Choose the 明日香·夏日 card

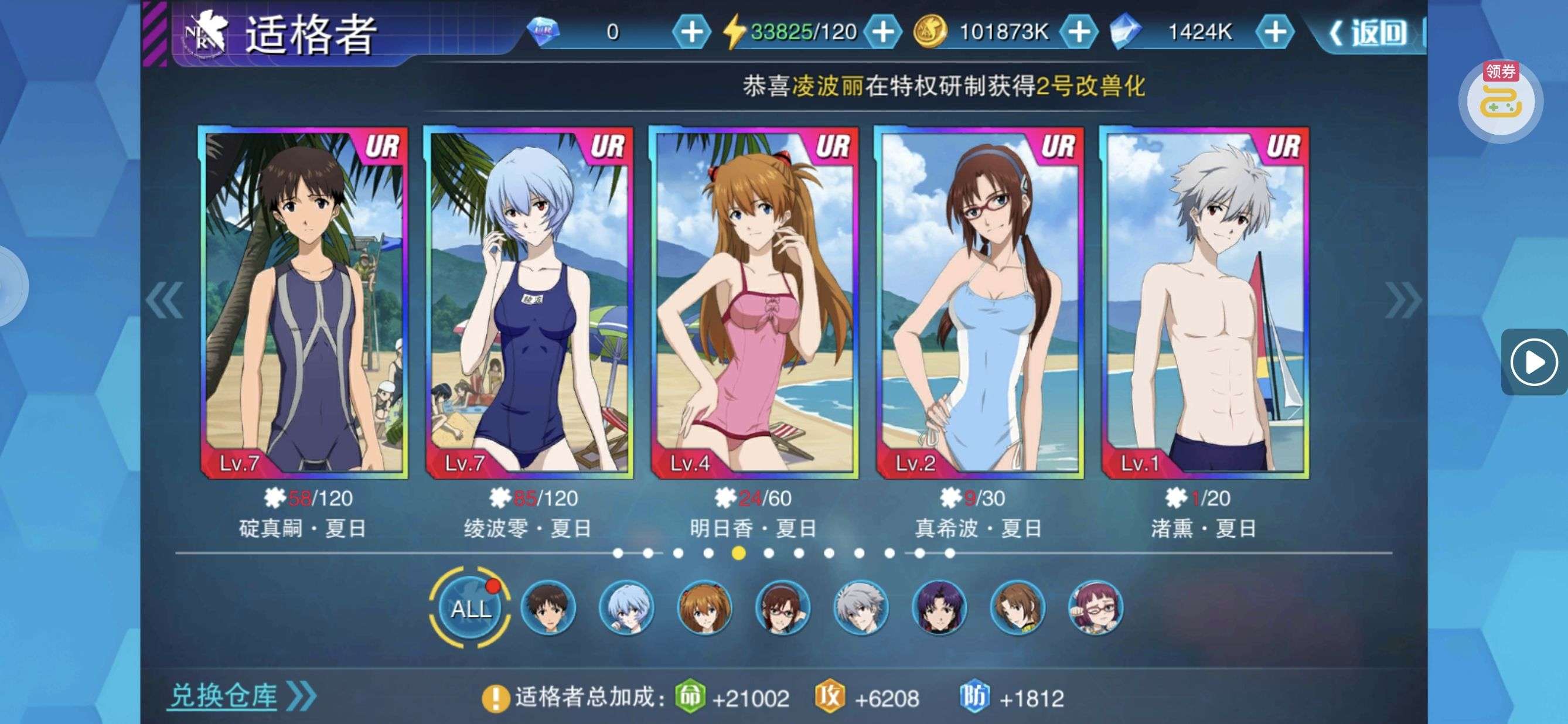point(754,302)
